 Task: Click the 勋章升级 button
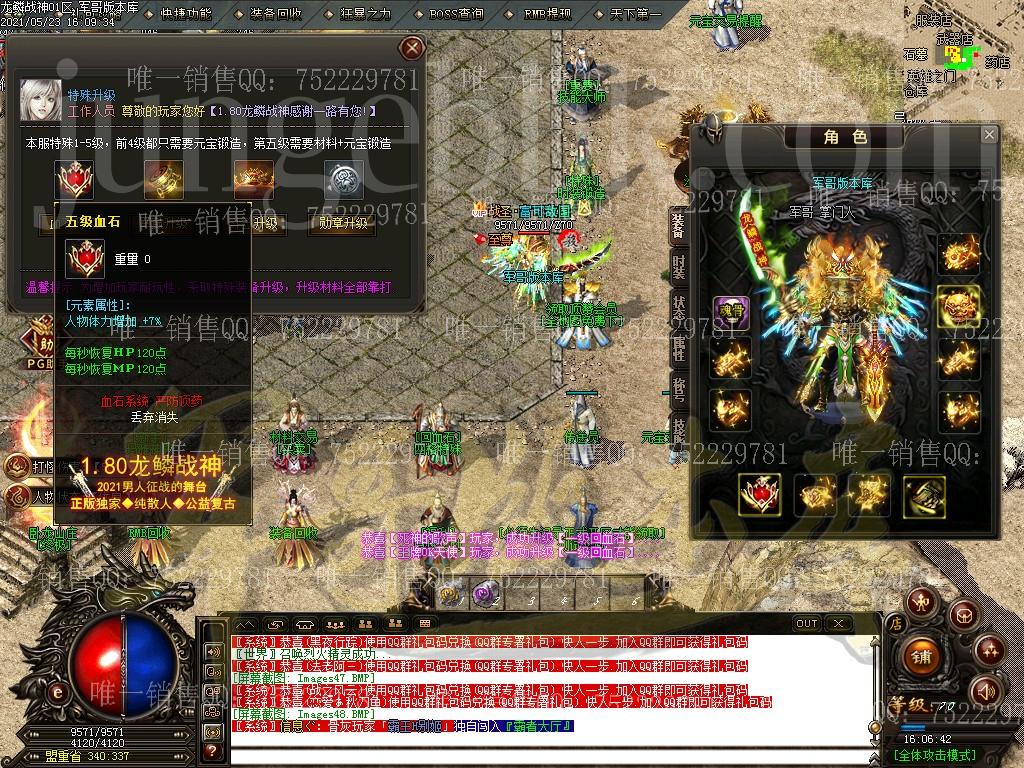click(x=343, y=224)
